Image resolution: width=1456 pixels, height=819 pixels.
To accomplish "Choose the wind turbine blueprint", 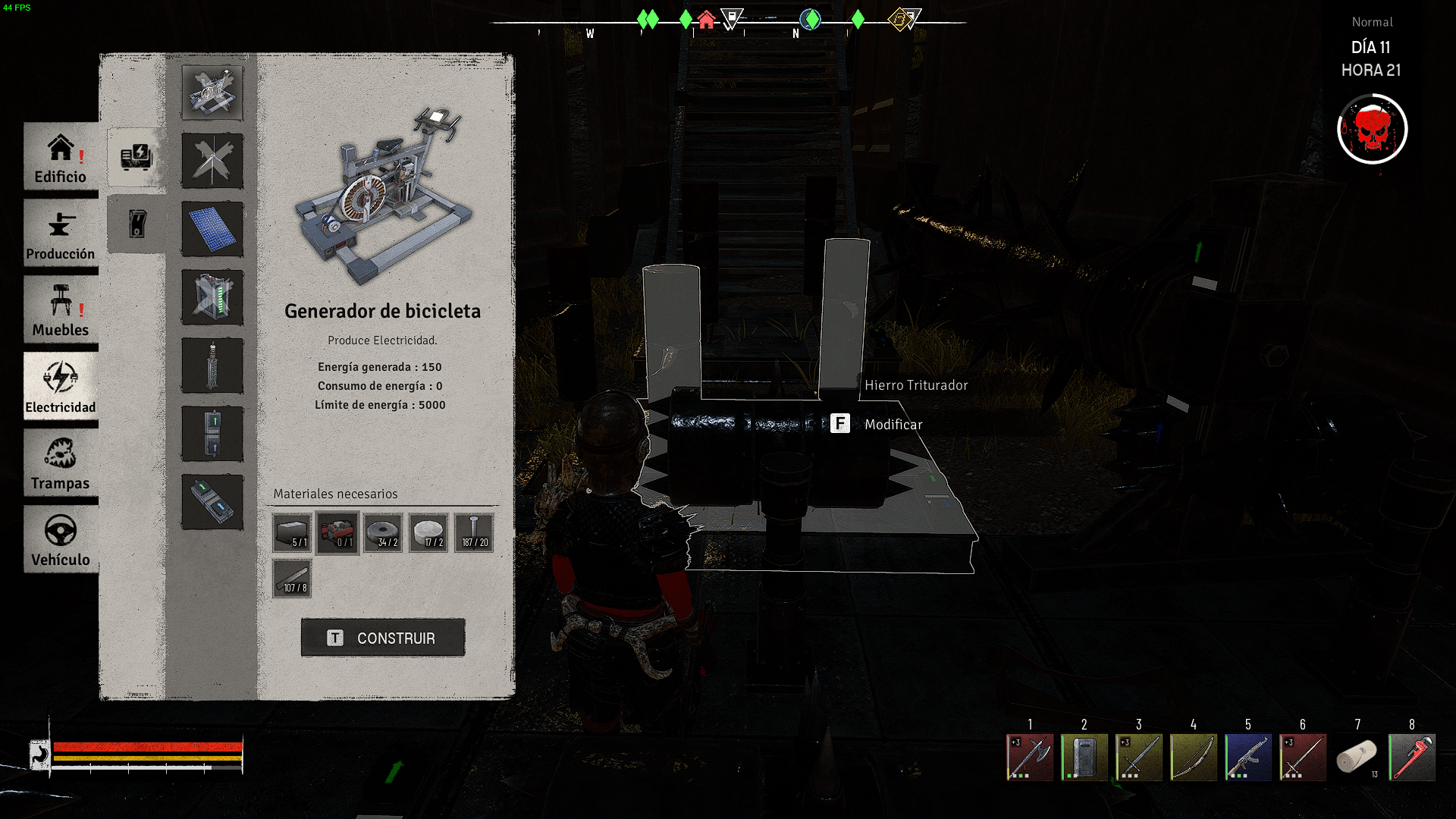I will [212, 161].
